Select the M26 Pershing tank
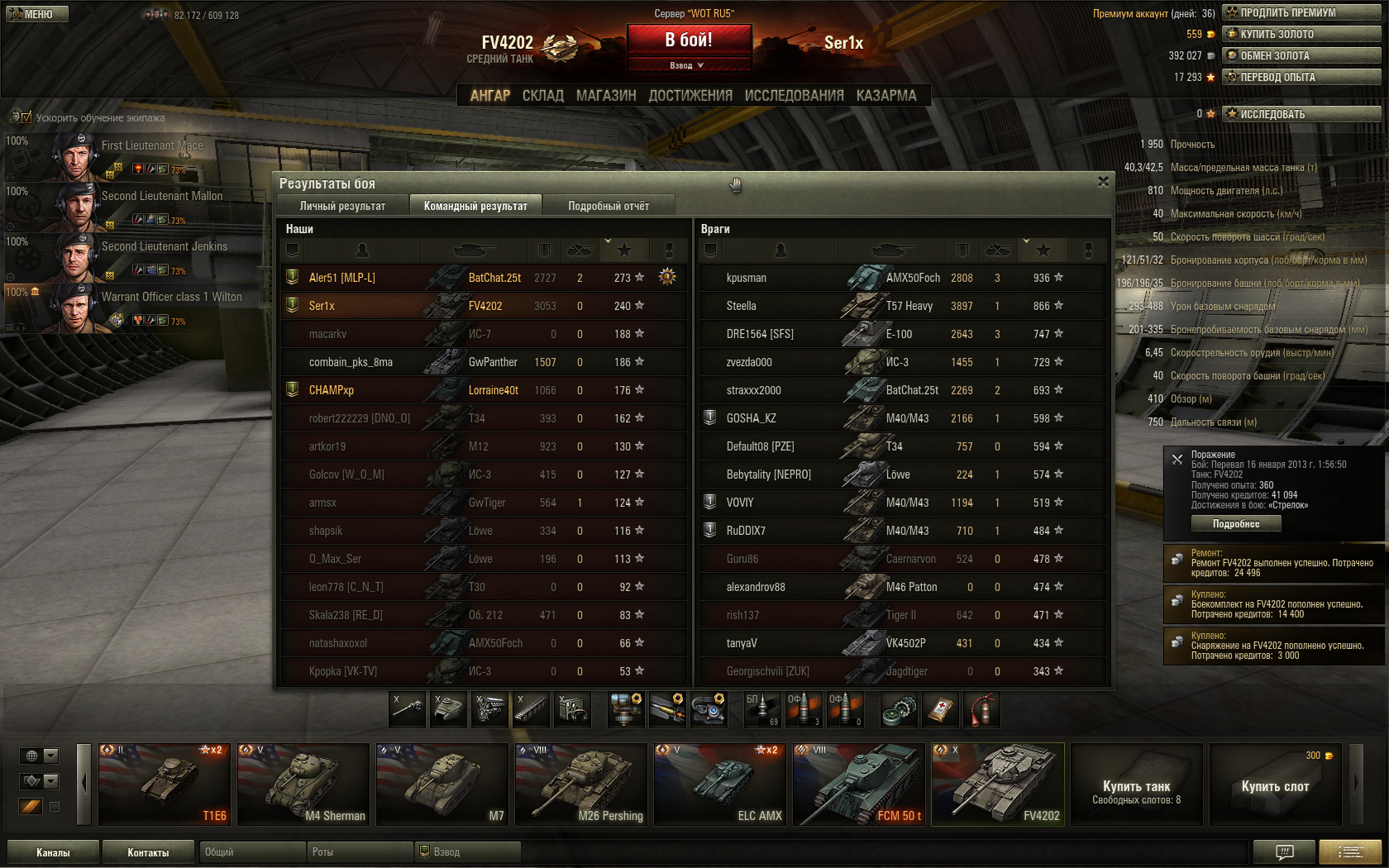The image size is (1389, 868). coord(580,784)
